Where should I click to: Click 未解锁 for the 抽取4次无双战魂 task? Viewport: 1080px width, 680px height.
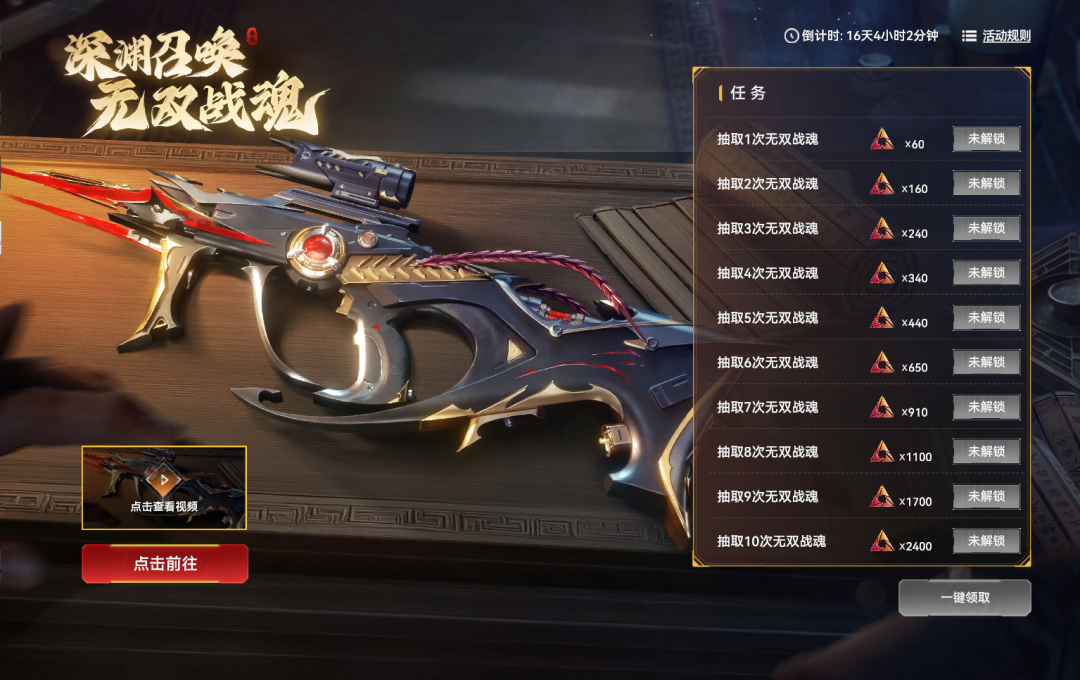click(x=986, y=273)
